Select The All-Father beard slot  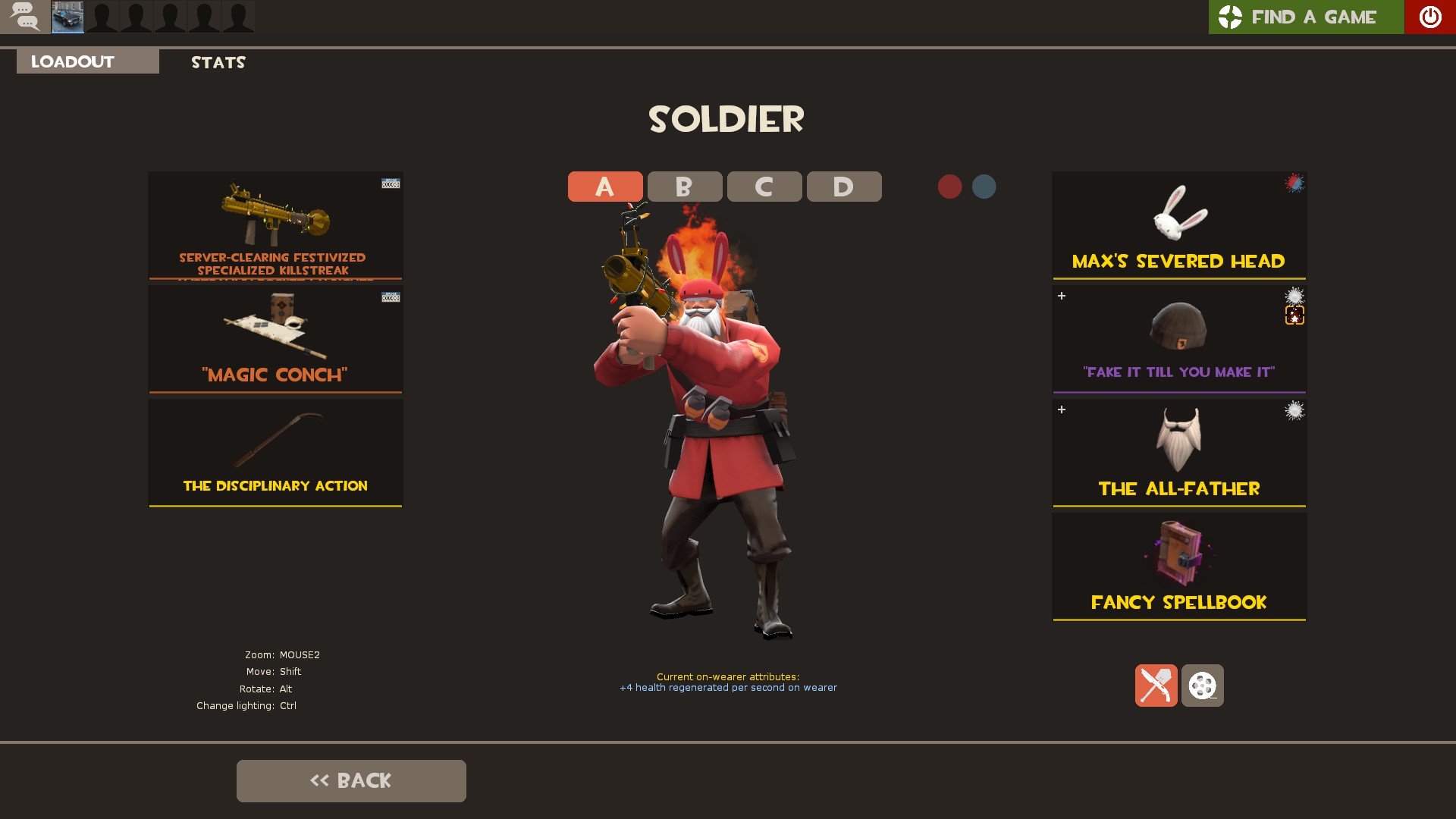[1178, 453]
